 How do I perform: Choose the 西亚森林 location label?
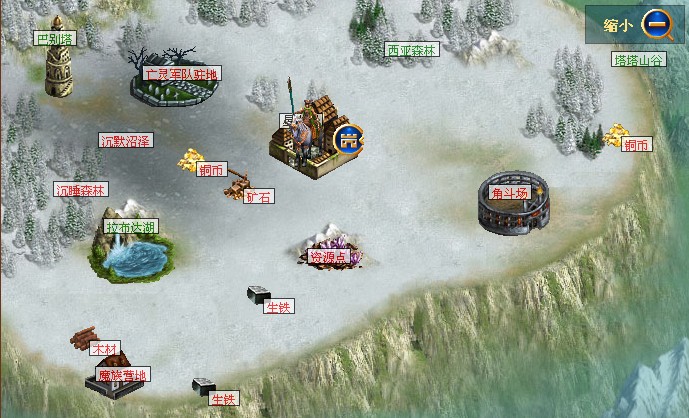point(412,50)
